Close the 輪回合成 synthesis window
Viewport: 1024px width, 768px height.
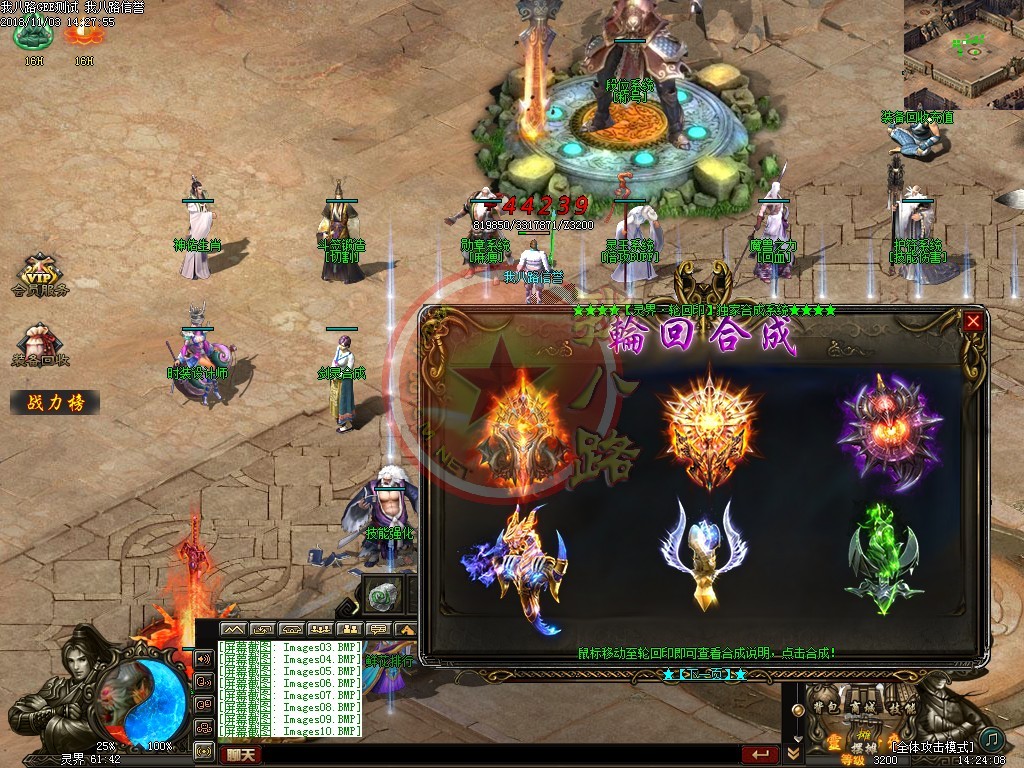click(x=973, y=322)
